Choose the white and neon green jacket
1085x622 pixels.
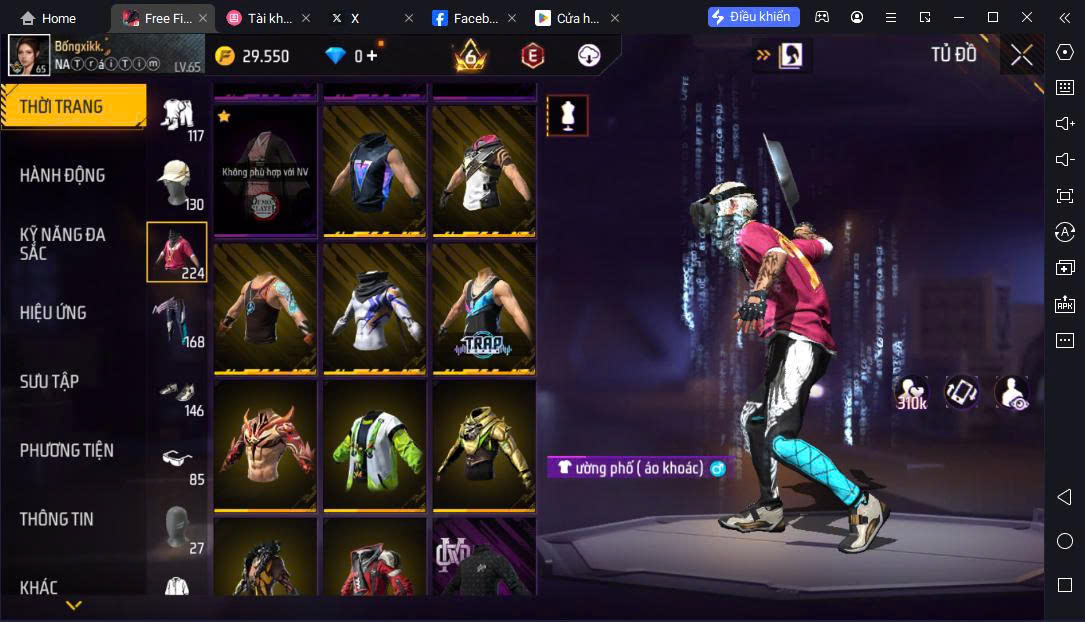[375, 444]
